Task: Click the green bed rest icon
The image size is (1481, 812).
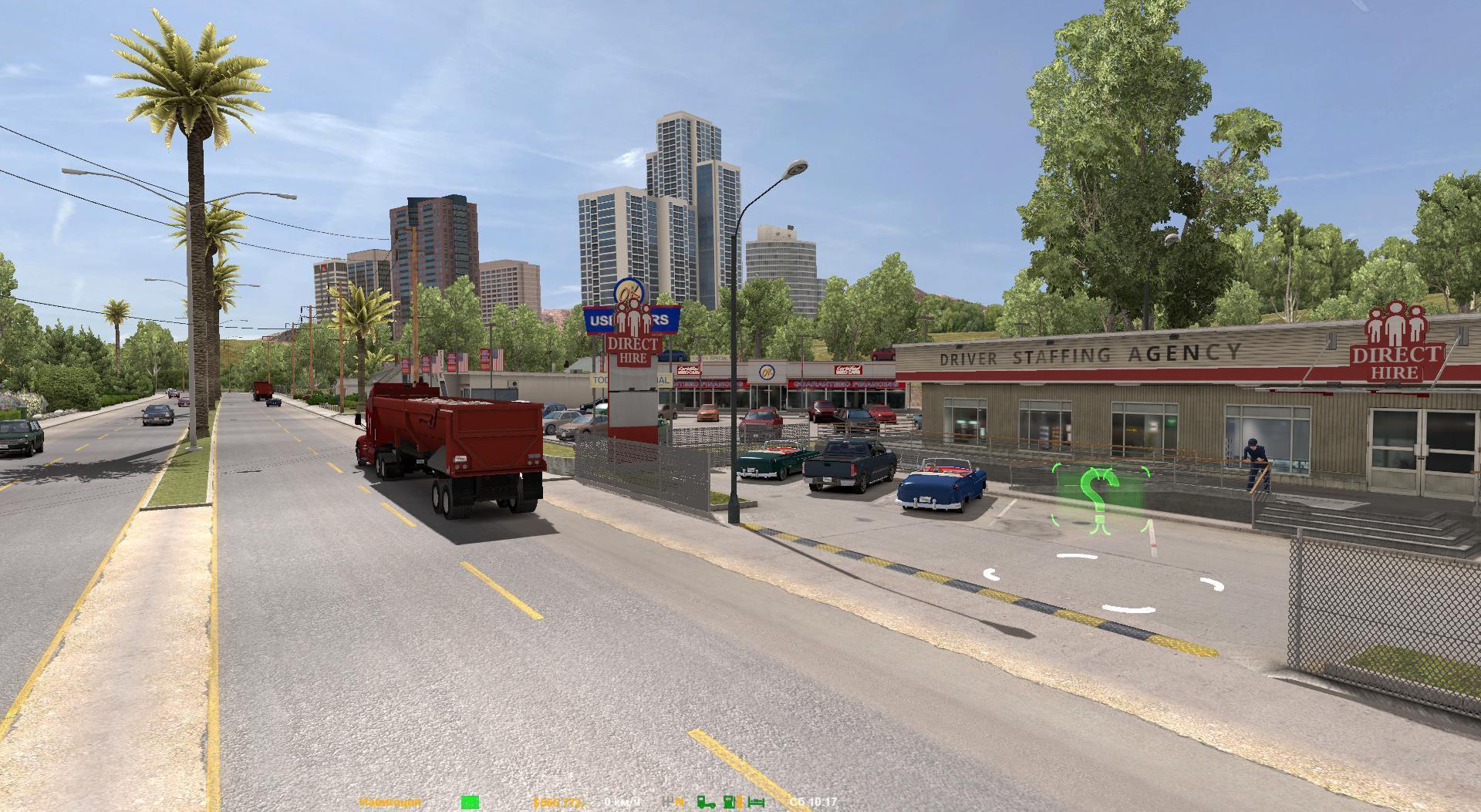Action: [x=757, y=803]
